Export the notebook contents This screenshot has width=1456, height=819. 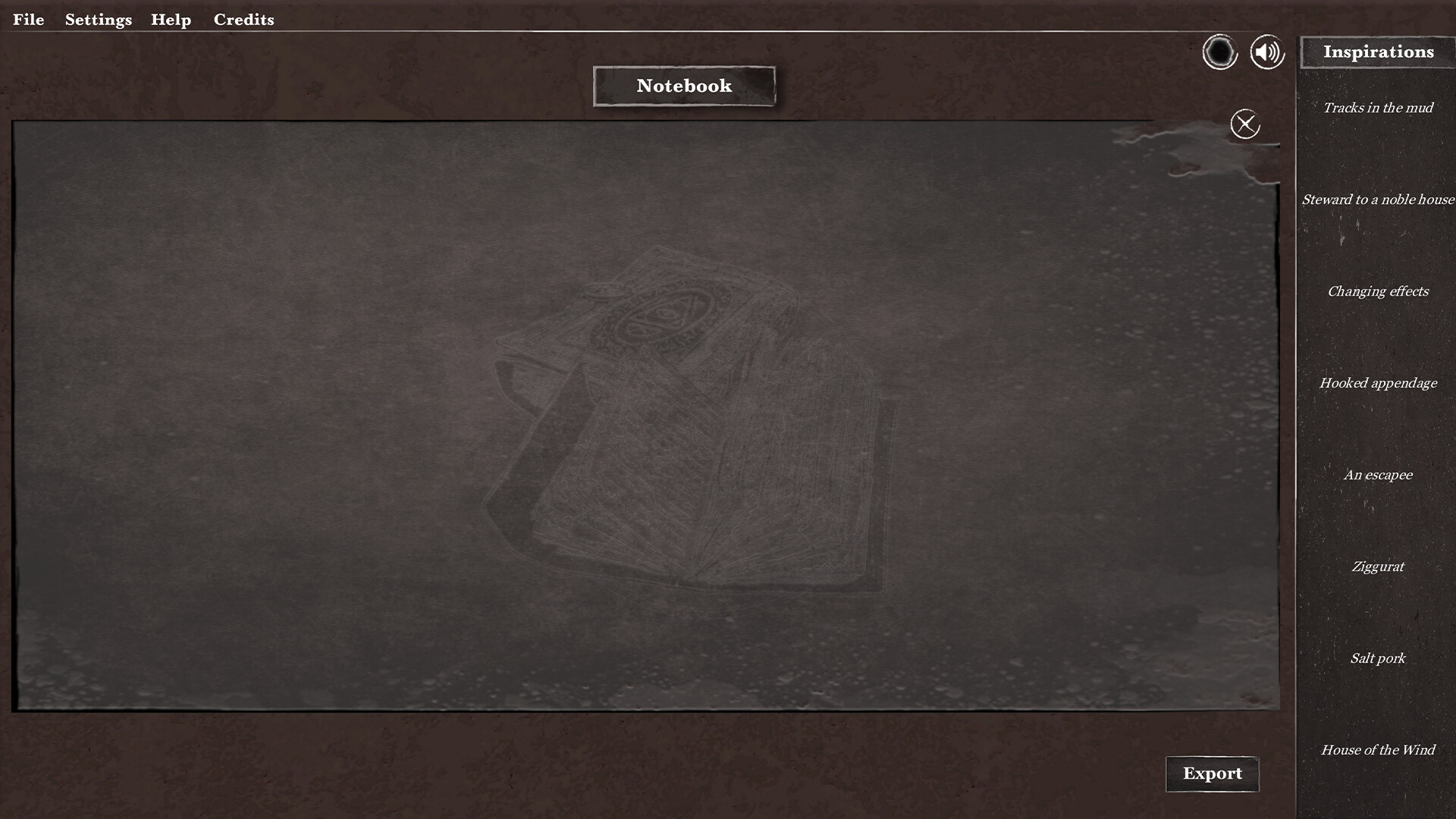point(1212,774)
